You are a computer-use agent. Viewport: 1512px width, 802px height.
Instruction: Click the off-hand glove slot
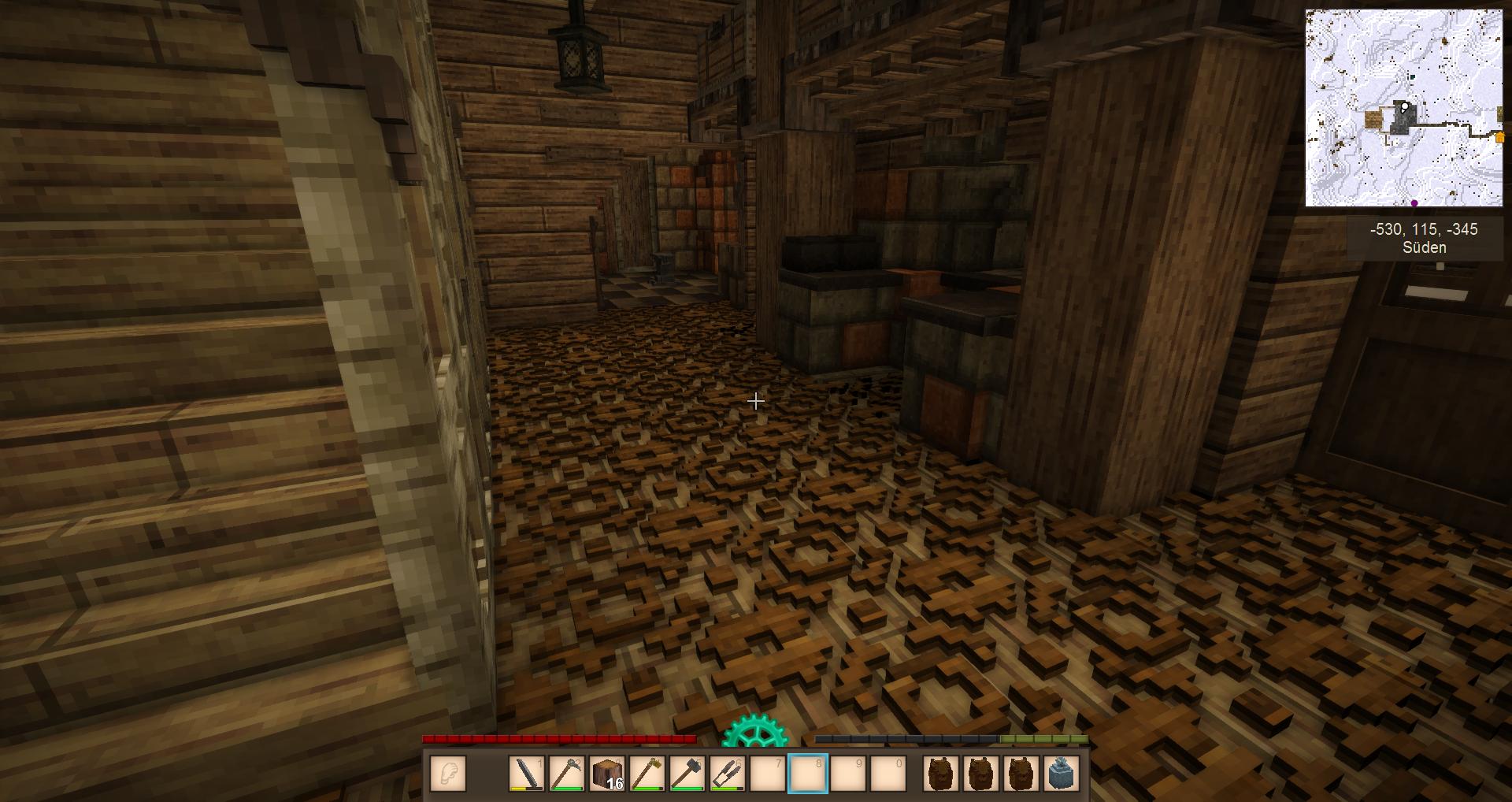448,773
